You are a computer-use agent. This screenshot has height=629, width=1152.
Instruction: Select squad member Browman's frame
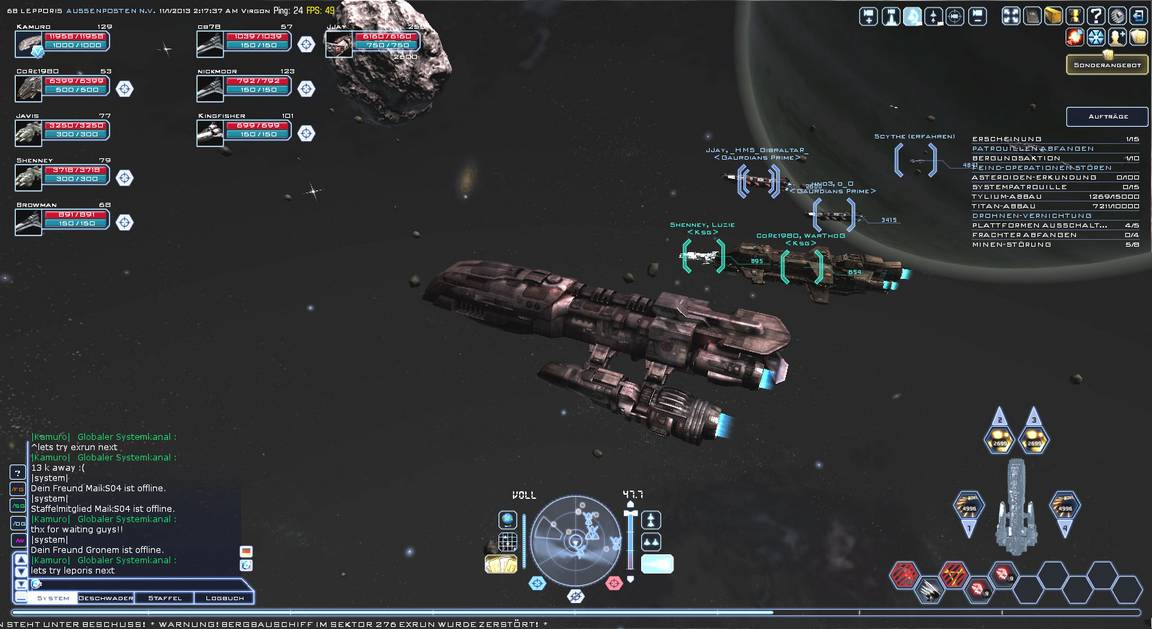[62, 219]
